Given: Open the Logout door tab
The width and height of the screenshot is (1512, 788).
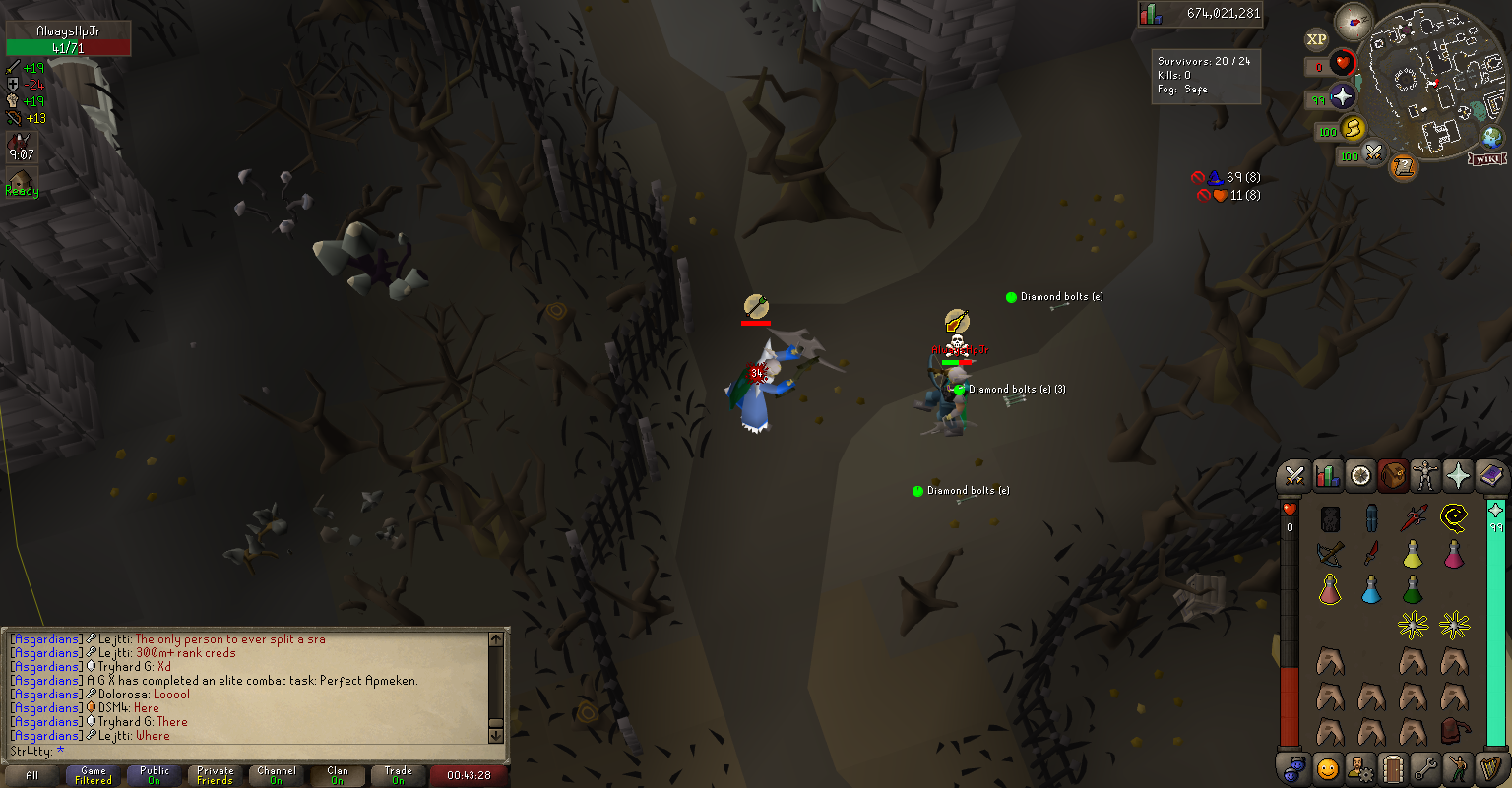Looking at the screenshot, I should click(x=1392, y=766).
